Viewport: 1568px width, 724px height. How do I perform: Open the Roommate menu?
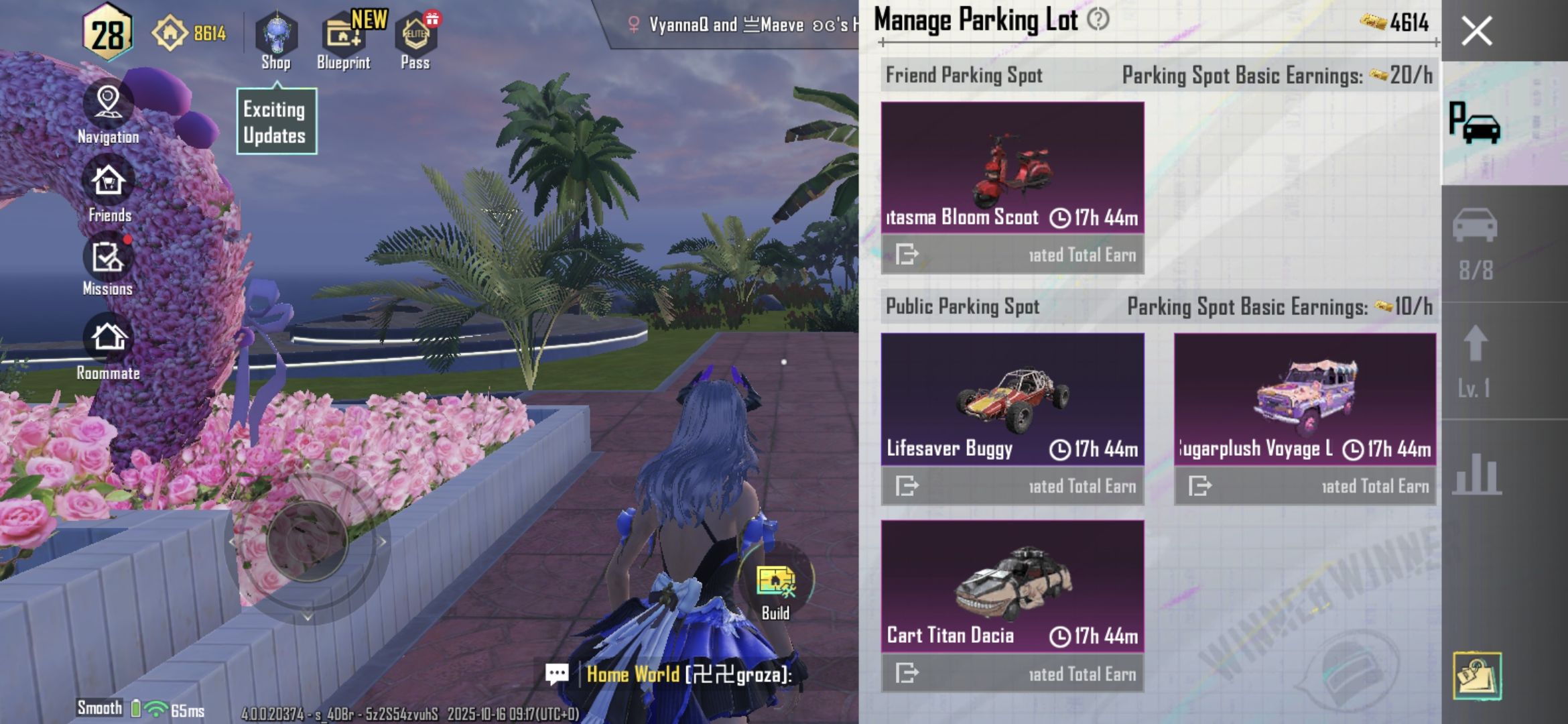coord(109,349)
